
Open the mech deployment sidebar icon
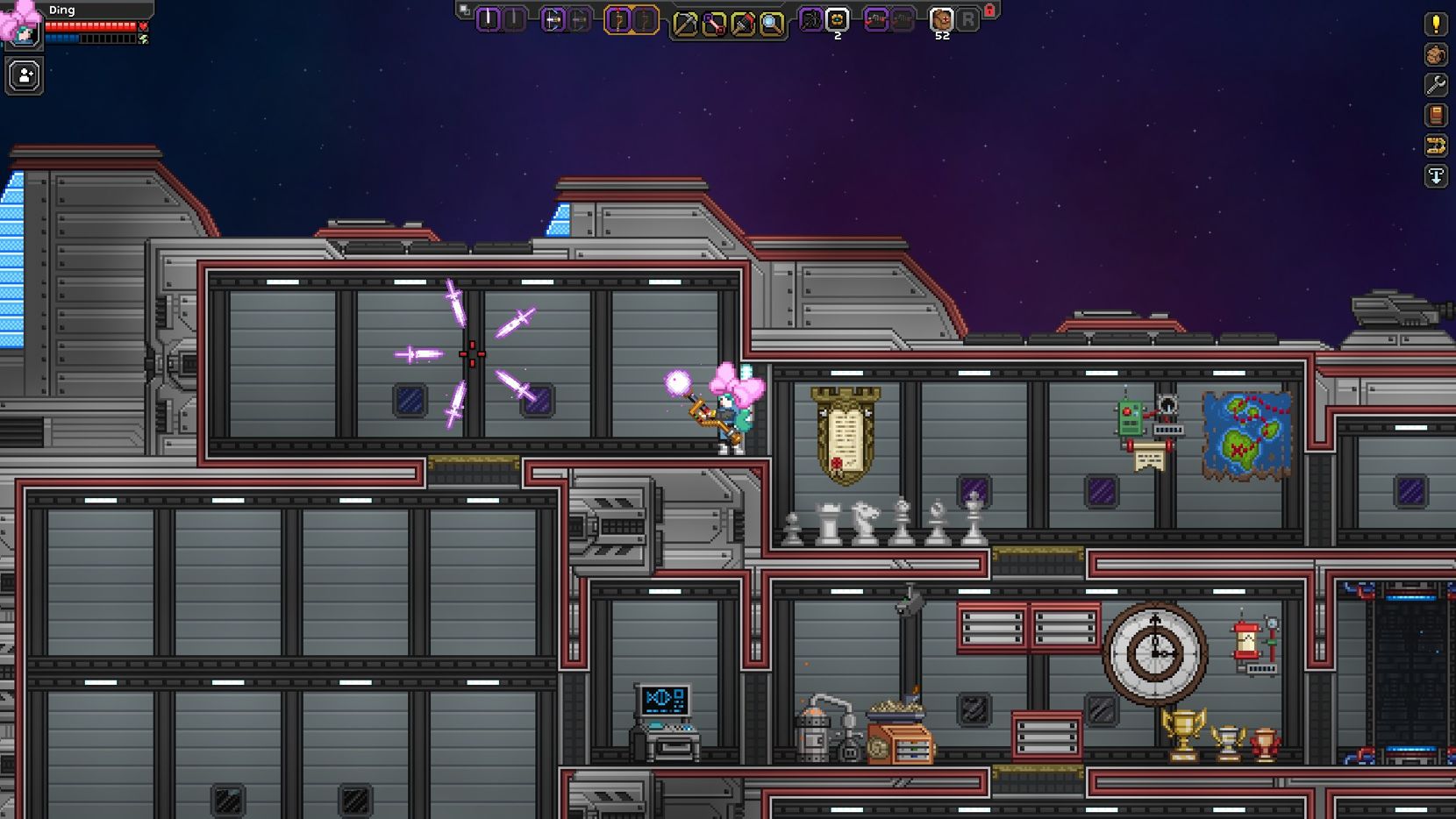(x=1434, y=146)
